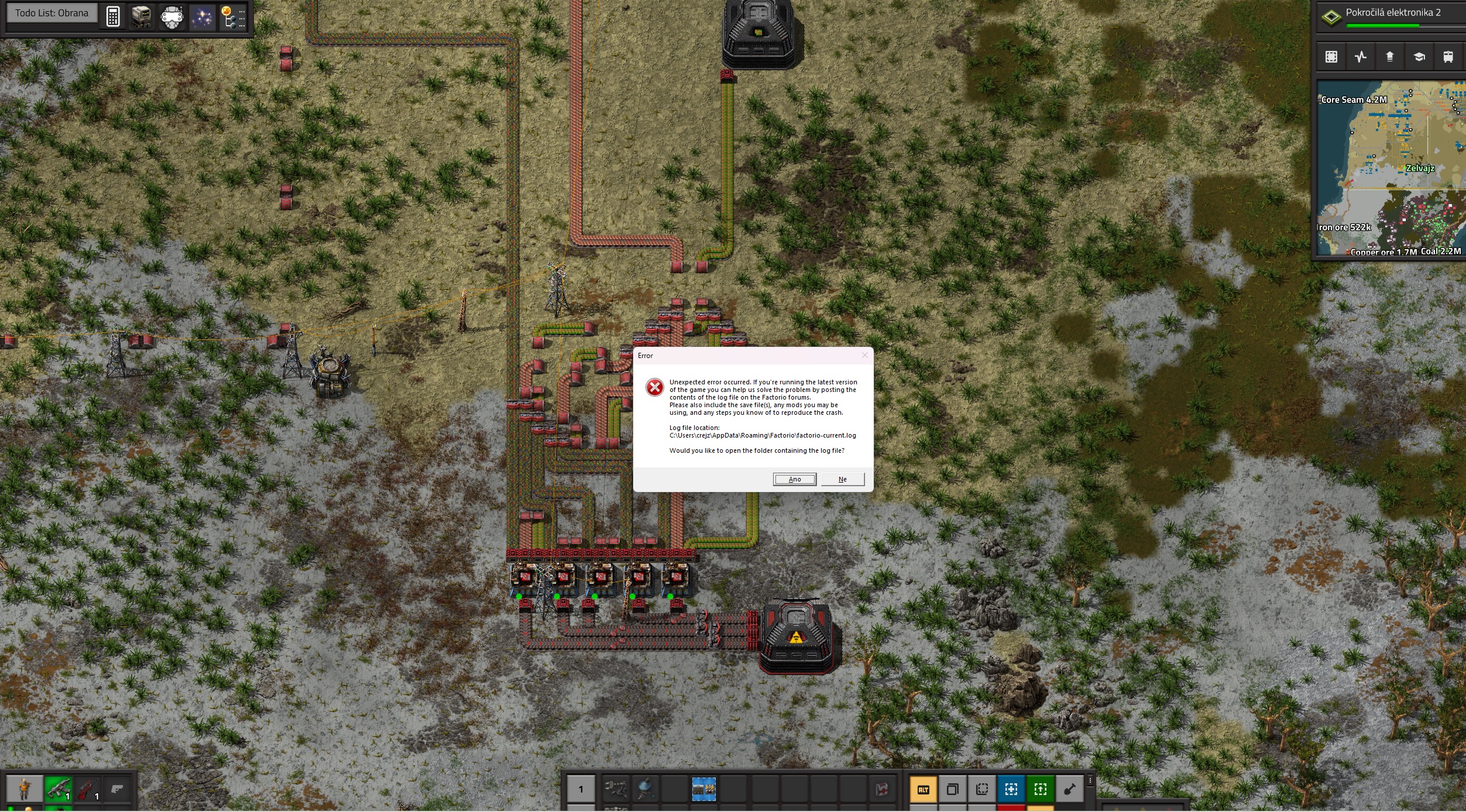Activate the green upgrade planner shortcut
Viewport: 1466px width, 812px height.
(x=1041, y=789)
